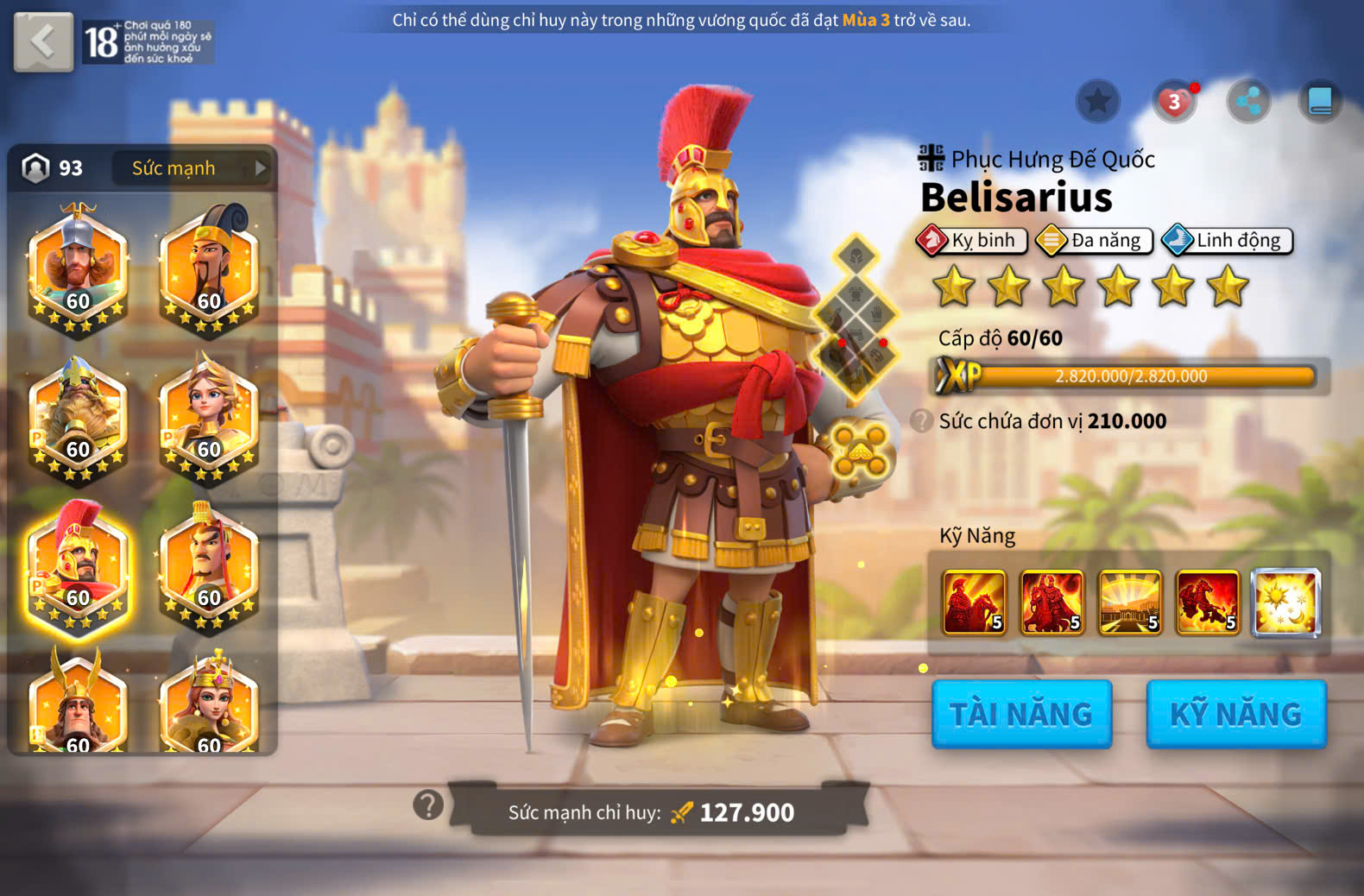
Task: Open the golden honeycomb emblem beside Belisarius
Action: (860, 449)
